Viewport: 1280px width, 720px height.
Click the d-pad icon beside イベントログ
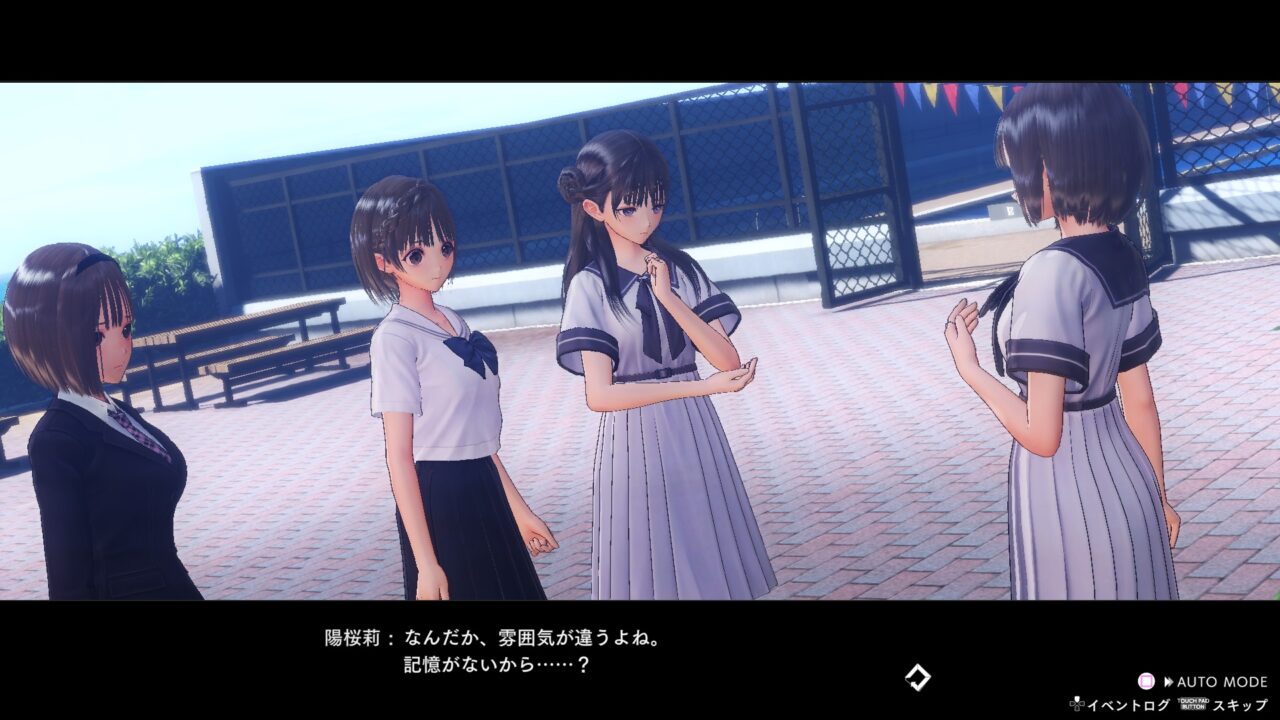(x=1077, y=704)
